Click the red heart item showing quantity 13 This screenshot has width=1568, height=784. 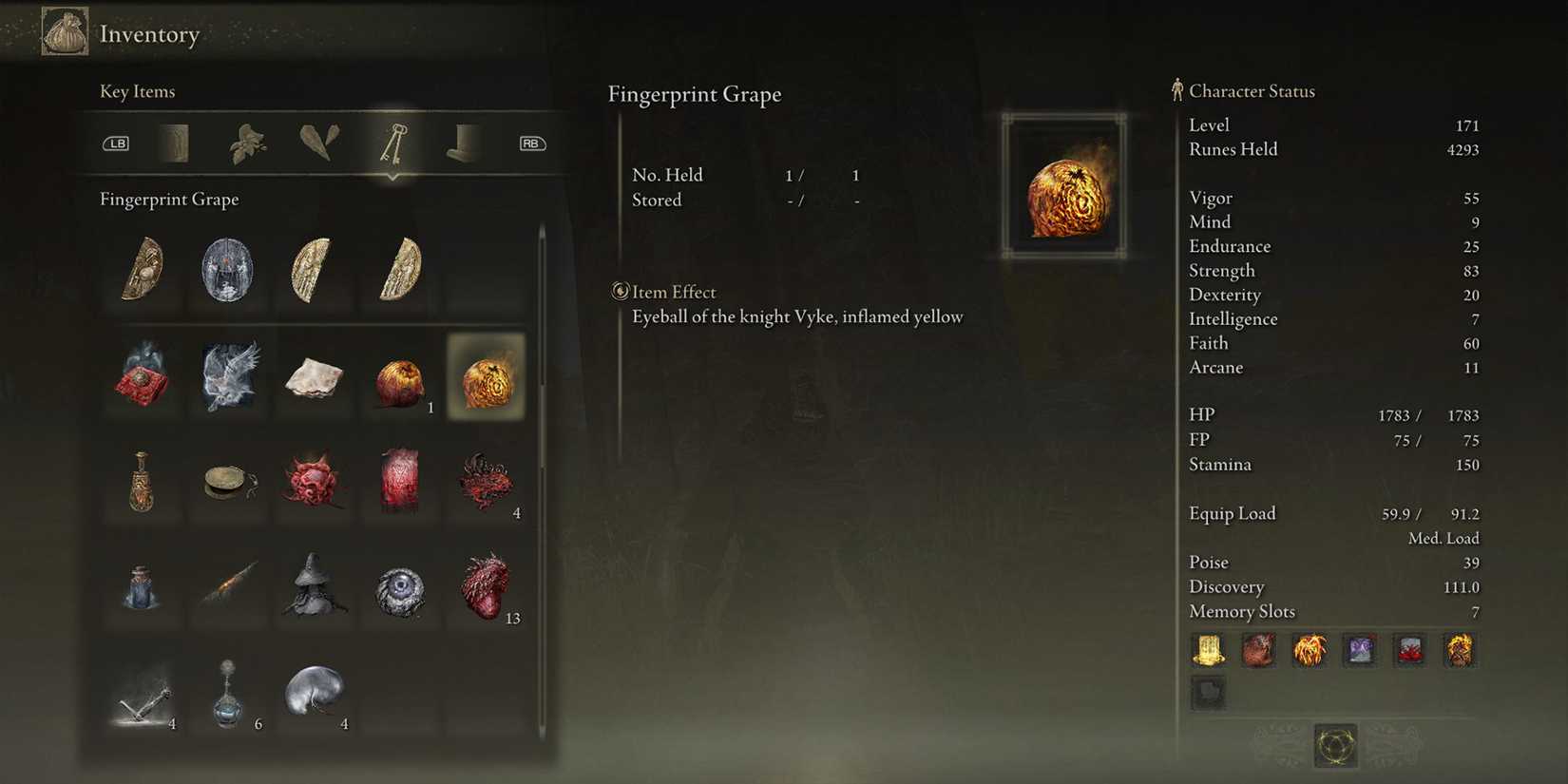pyautogui.click(x=487, y=589)
